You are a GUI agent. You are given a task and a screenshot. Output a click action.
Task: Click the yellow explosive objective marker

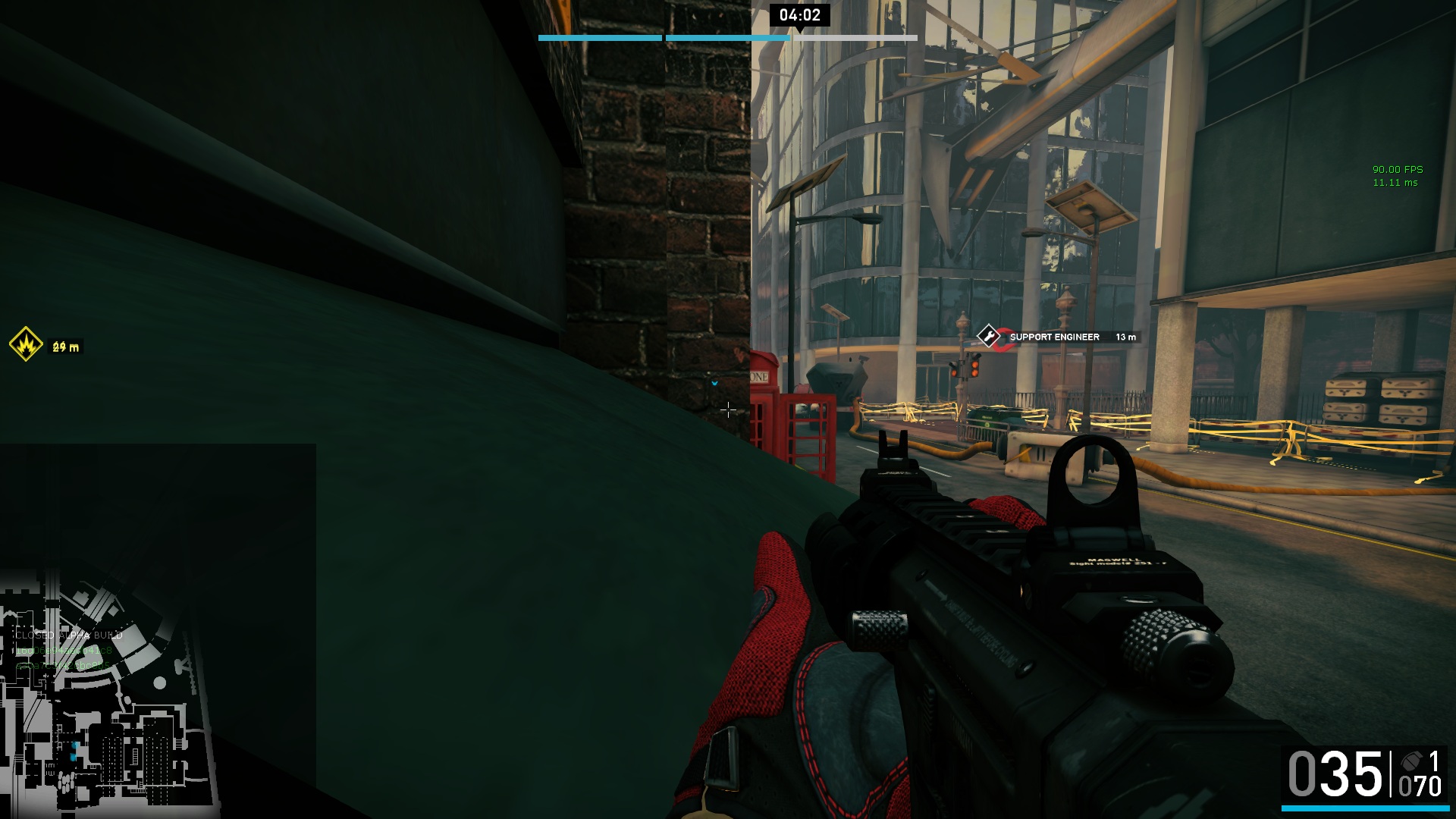click(26, 344)
